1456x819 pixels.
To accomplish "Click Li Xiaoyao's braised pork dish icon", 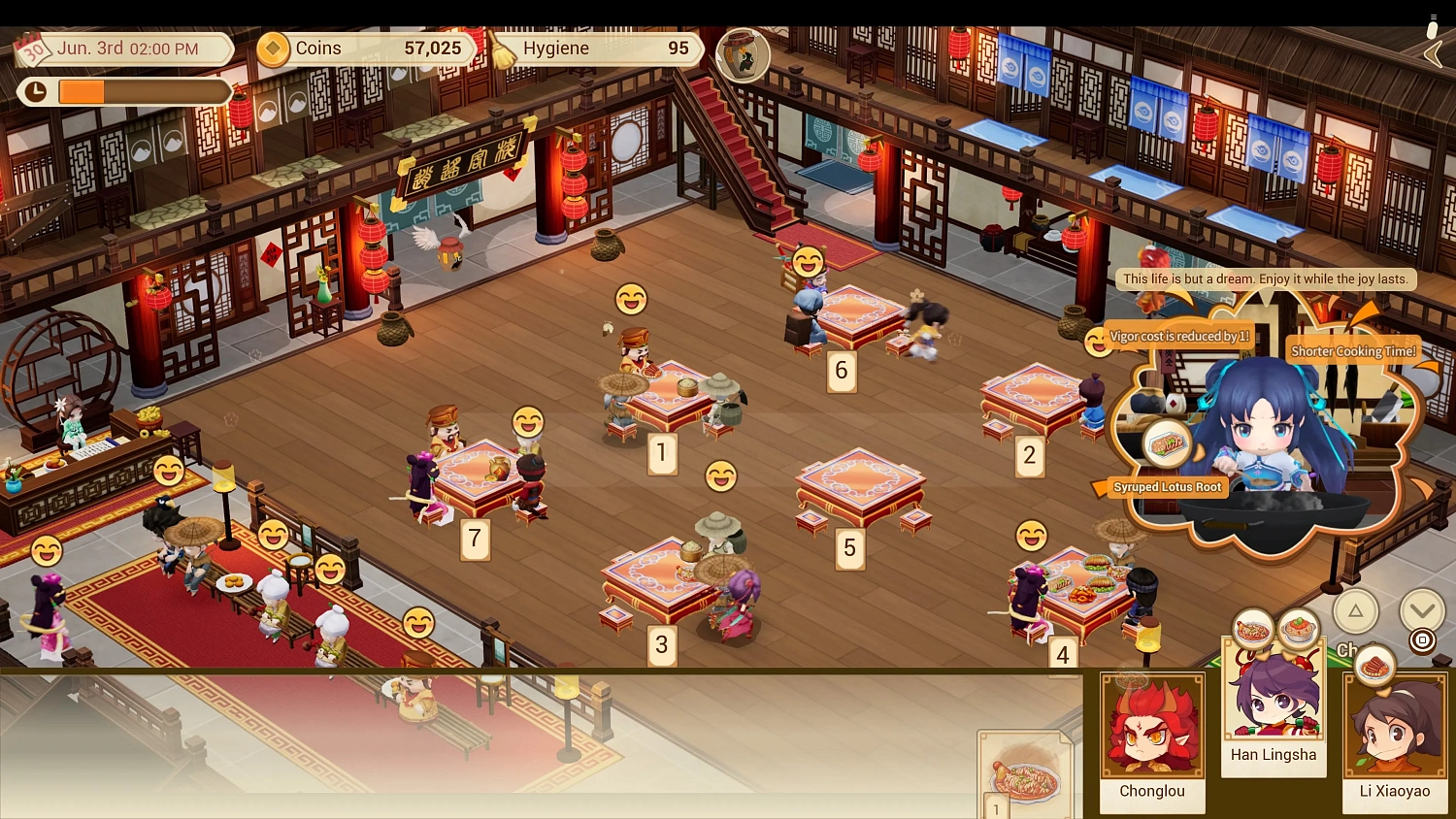I will [1374, 667].
